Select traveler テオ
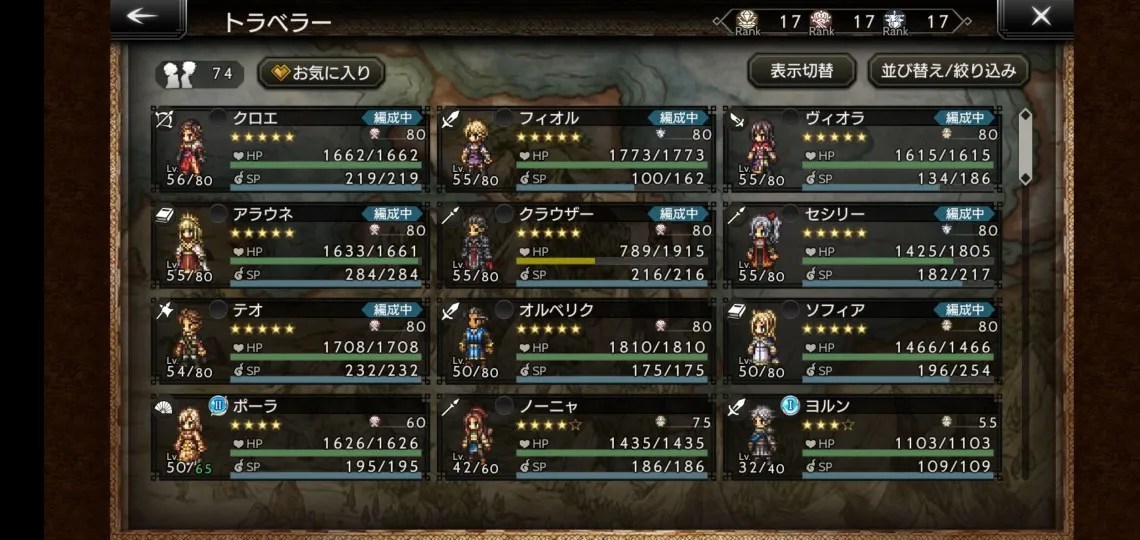Viewport: 1140px width, 540px height. coord(290,340)
